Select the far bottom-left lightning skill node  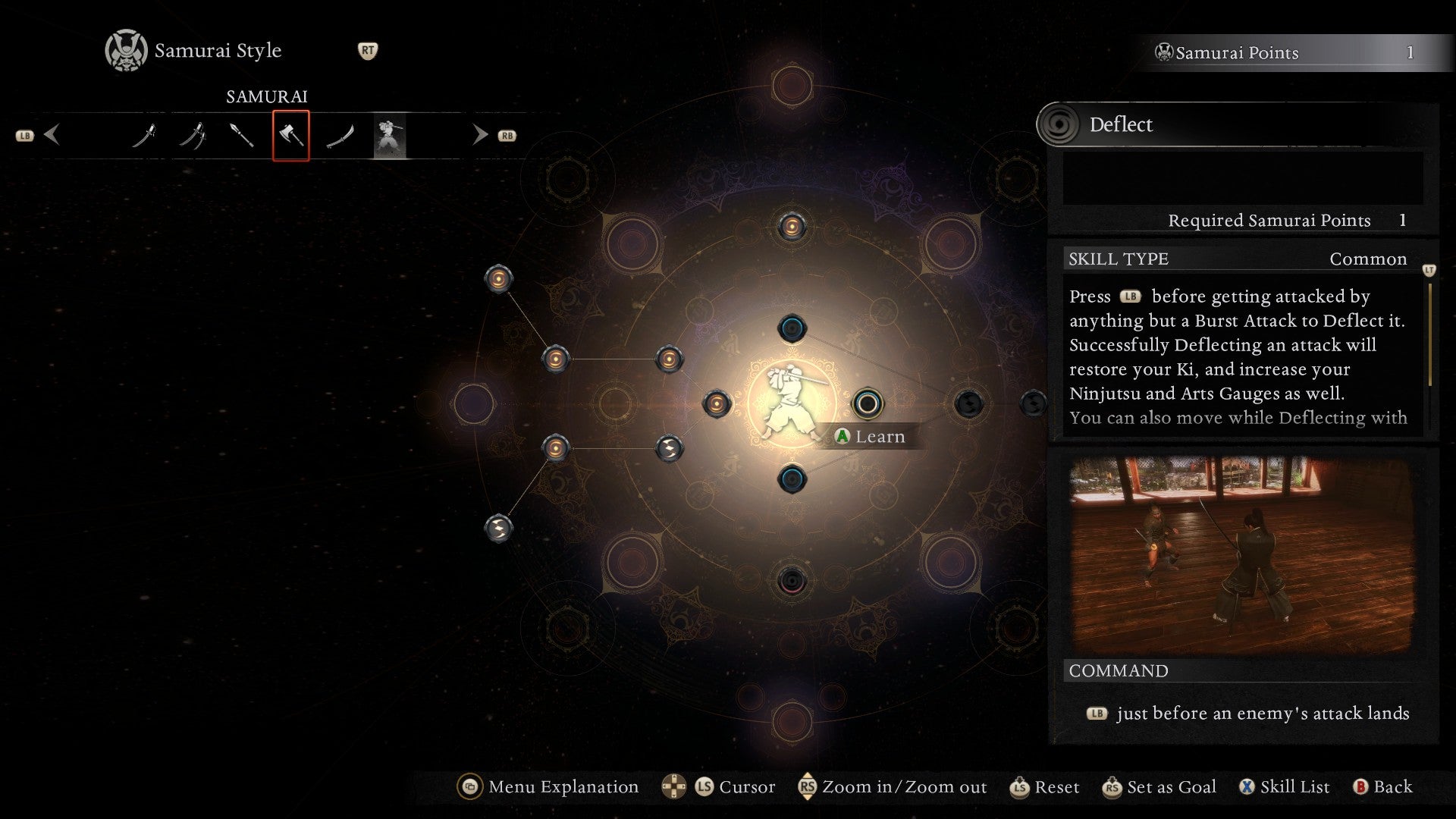tap(498, 528)
